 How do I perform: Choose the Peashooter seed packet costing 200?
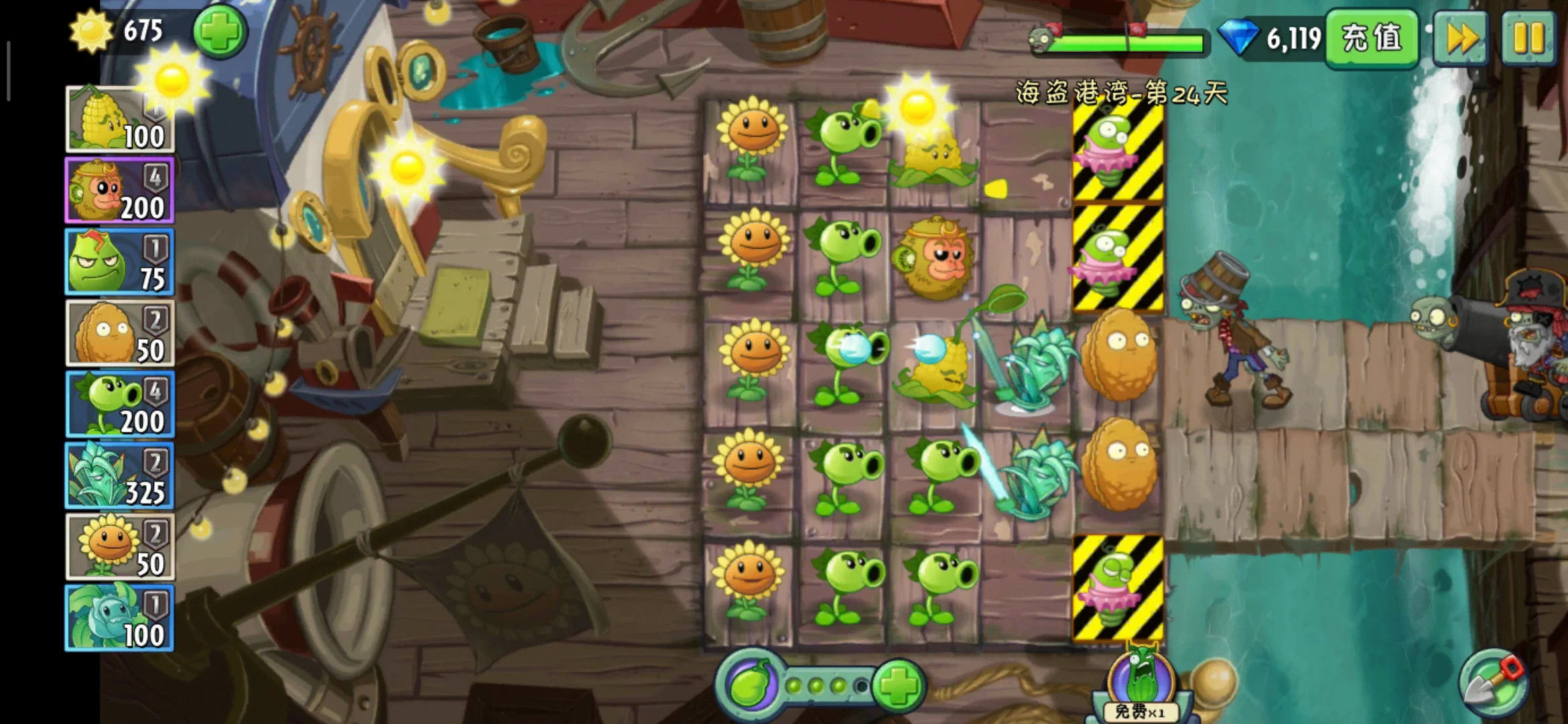(x=119, y=404)
